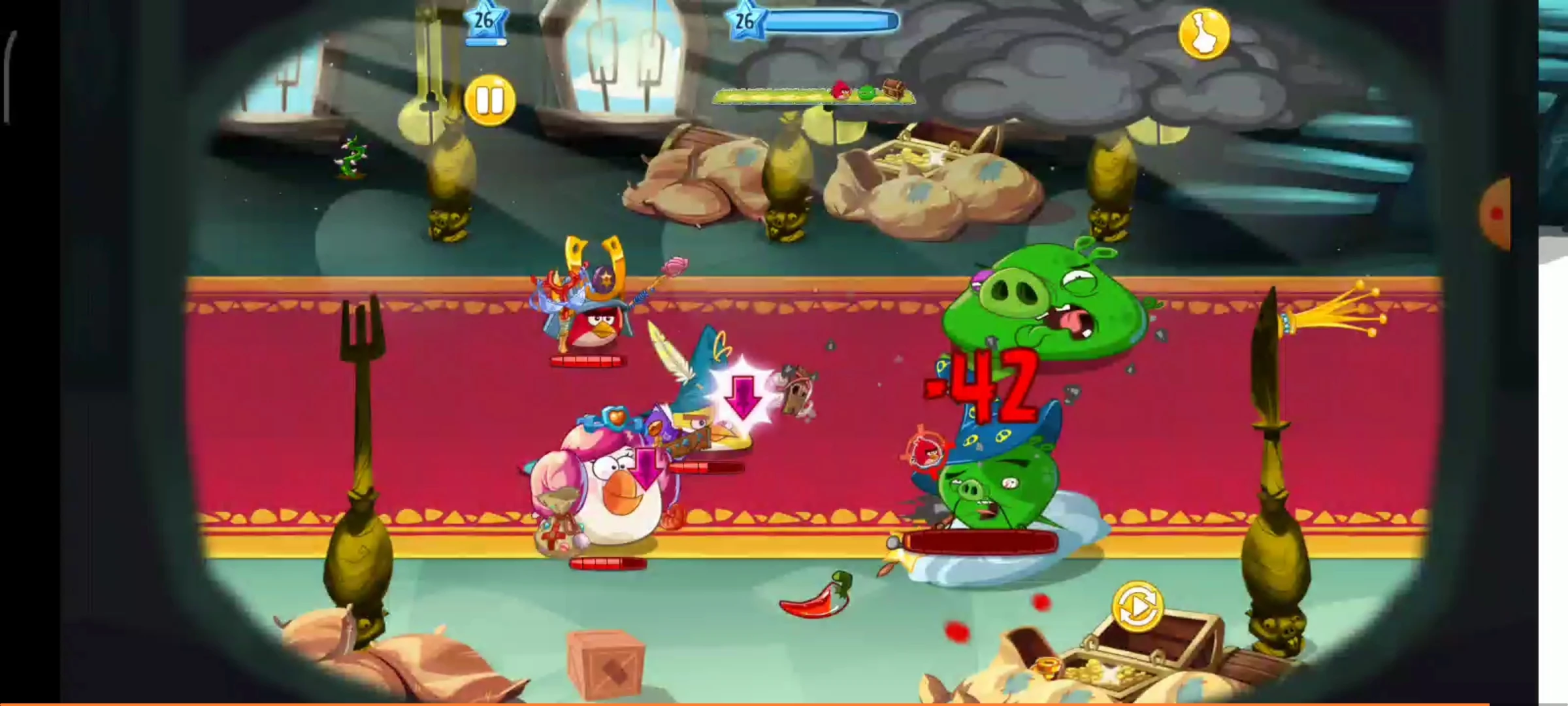Select Red the samurai bird

tap(595, 326)
